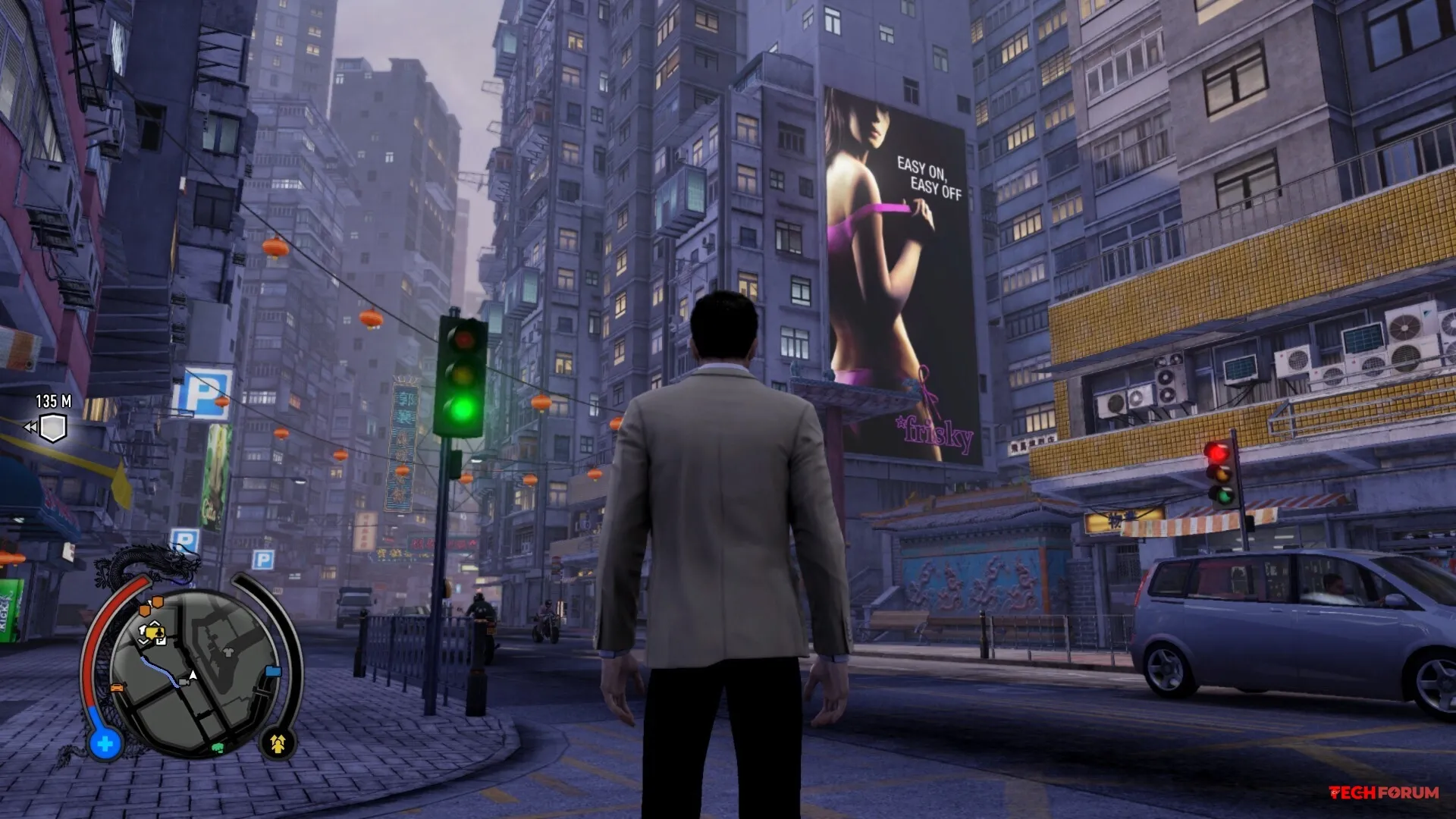Open the TechForum watermark link

pos(1384,792)
